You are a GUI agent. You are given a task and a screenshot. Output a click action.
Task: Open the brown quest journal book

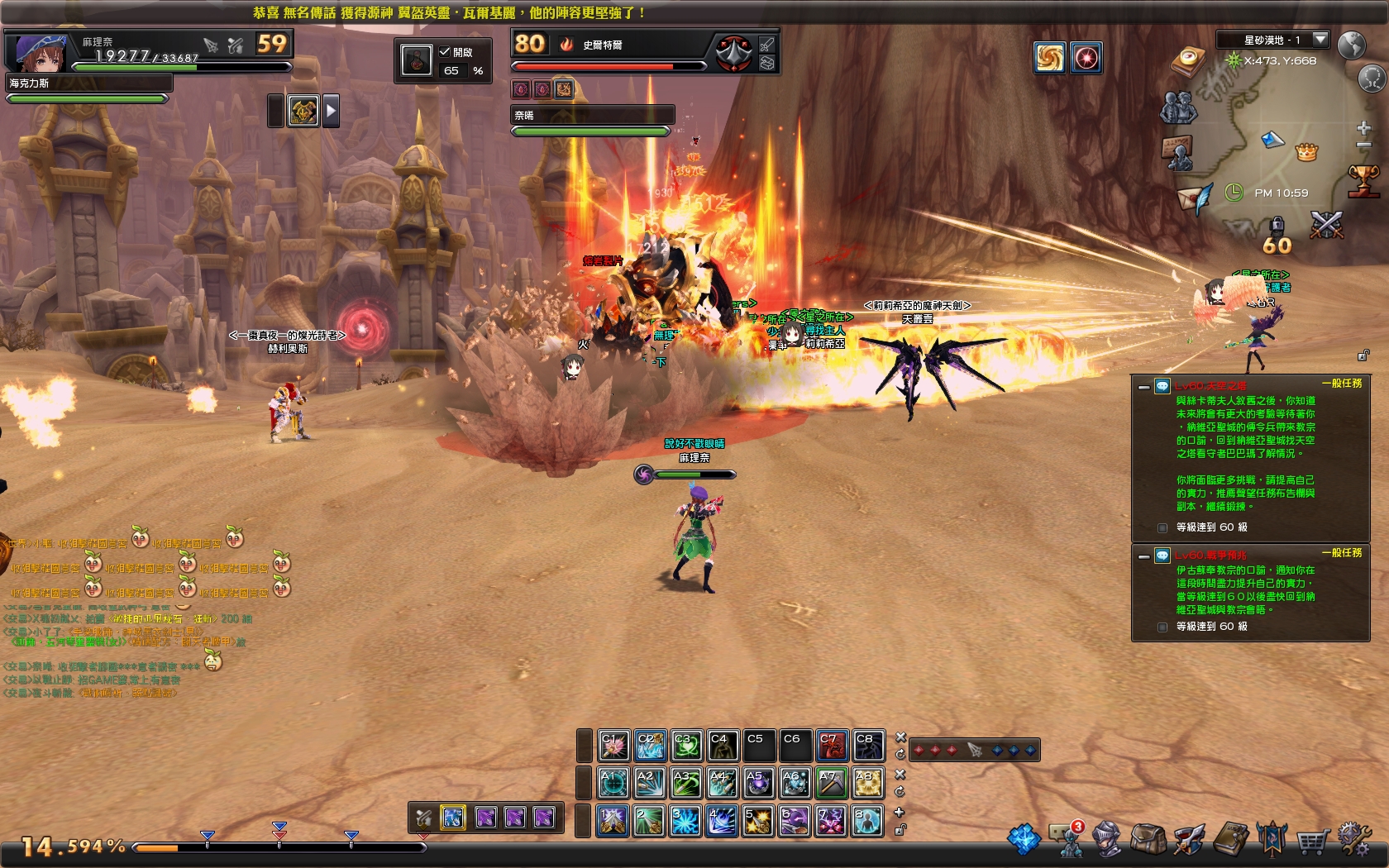(1231, 839)
